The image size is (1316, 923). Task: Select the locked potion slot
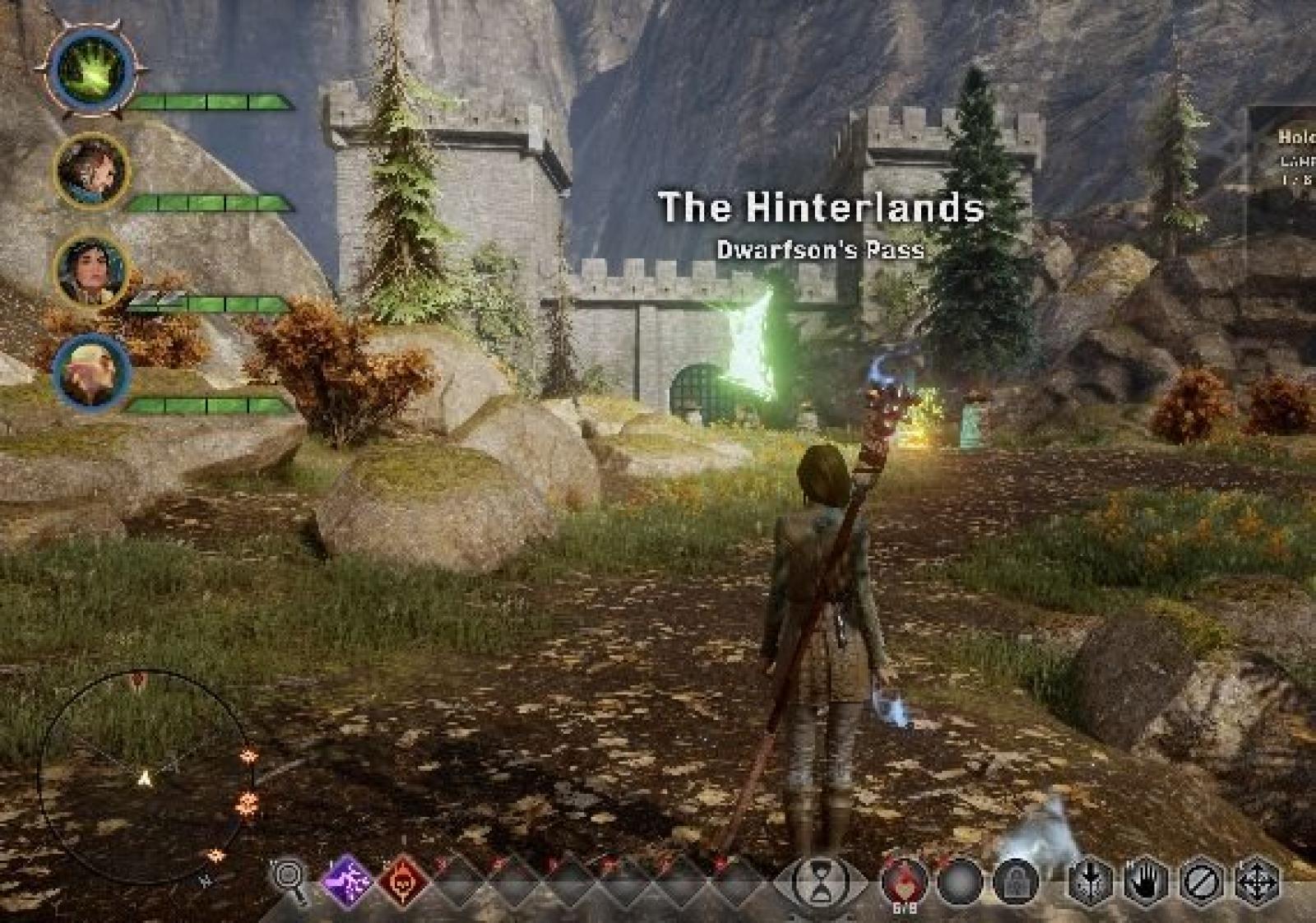coord(1017,882)
